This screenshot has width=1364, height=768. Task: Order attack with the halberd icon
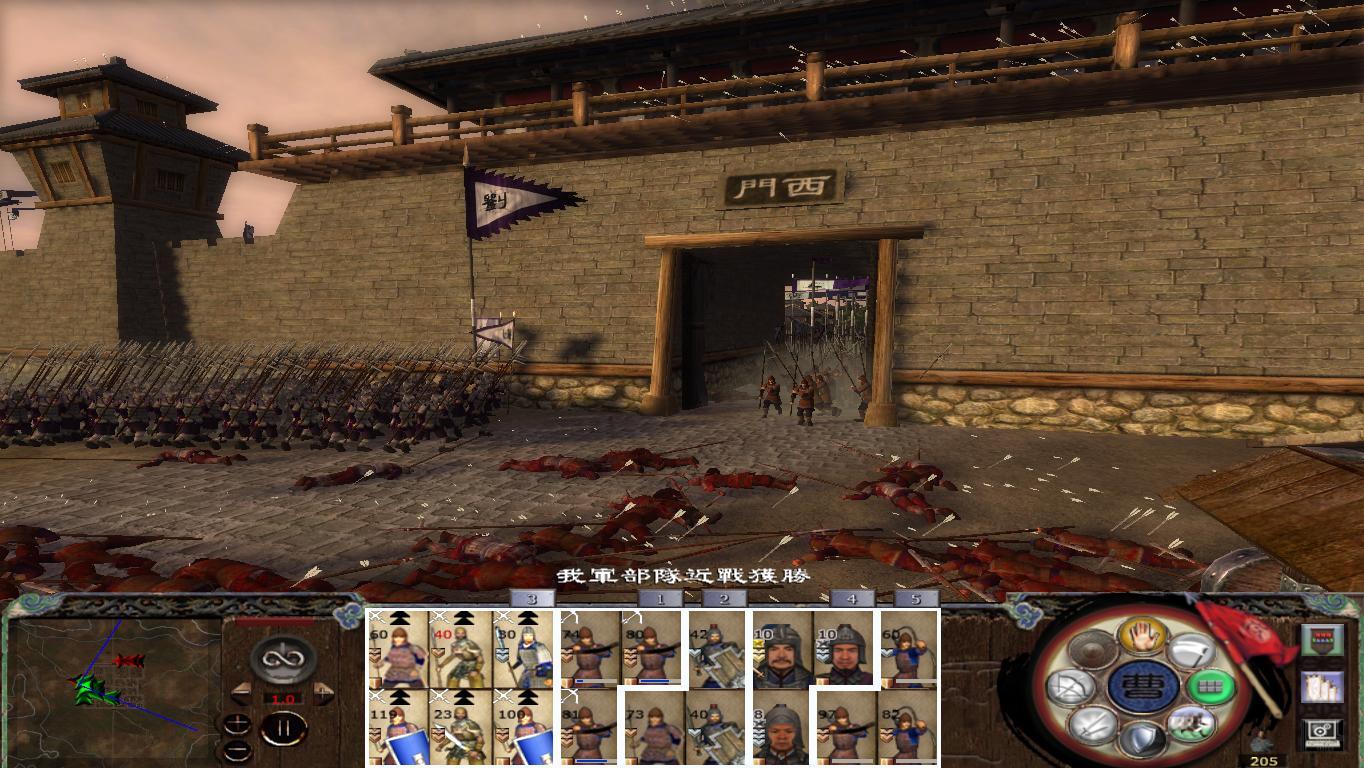click(1191, 651)
